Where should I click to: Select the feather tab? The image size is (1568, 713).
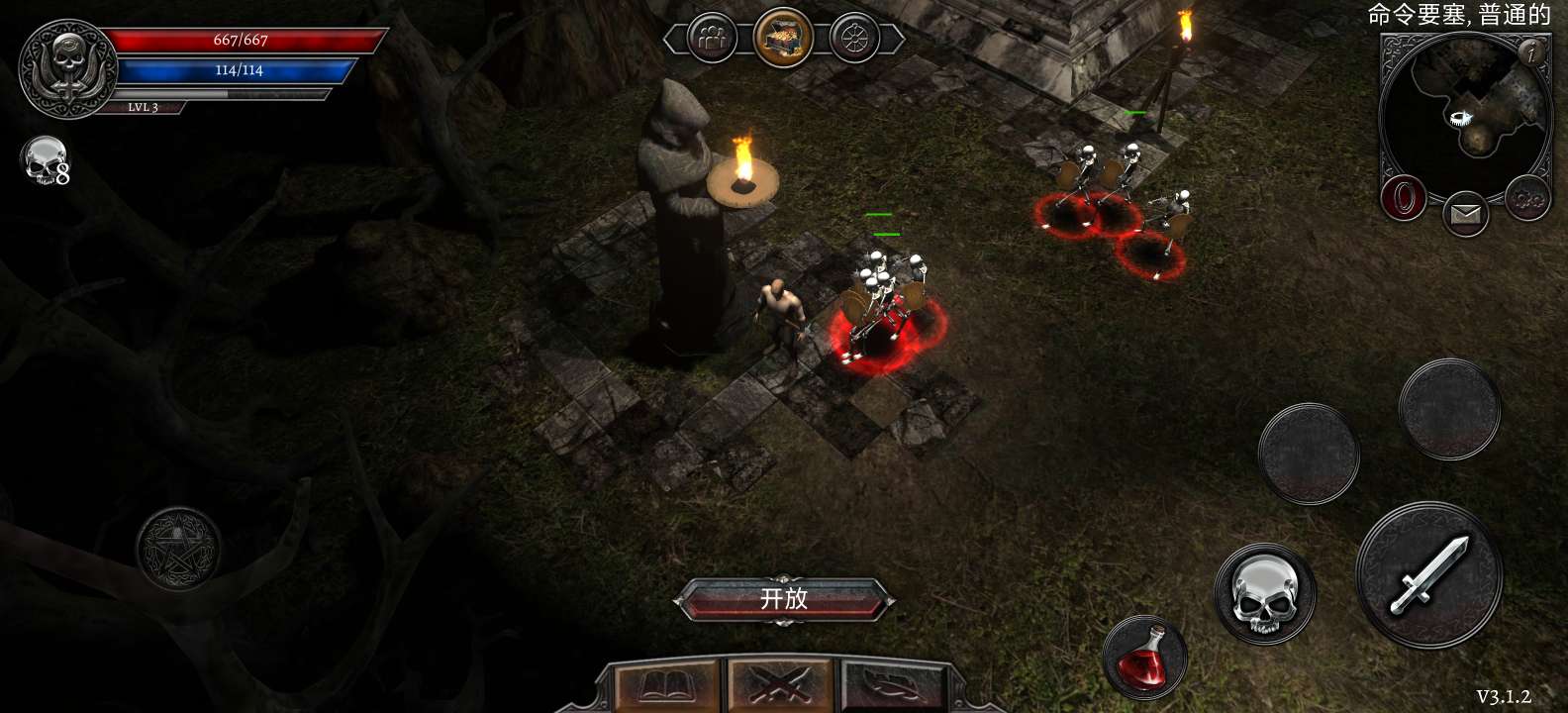click(893, 687)
